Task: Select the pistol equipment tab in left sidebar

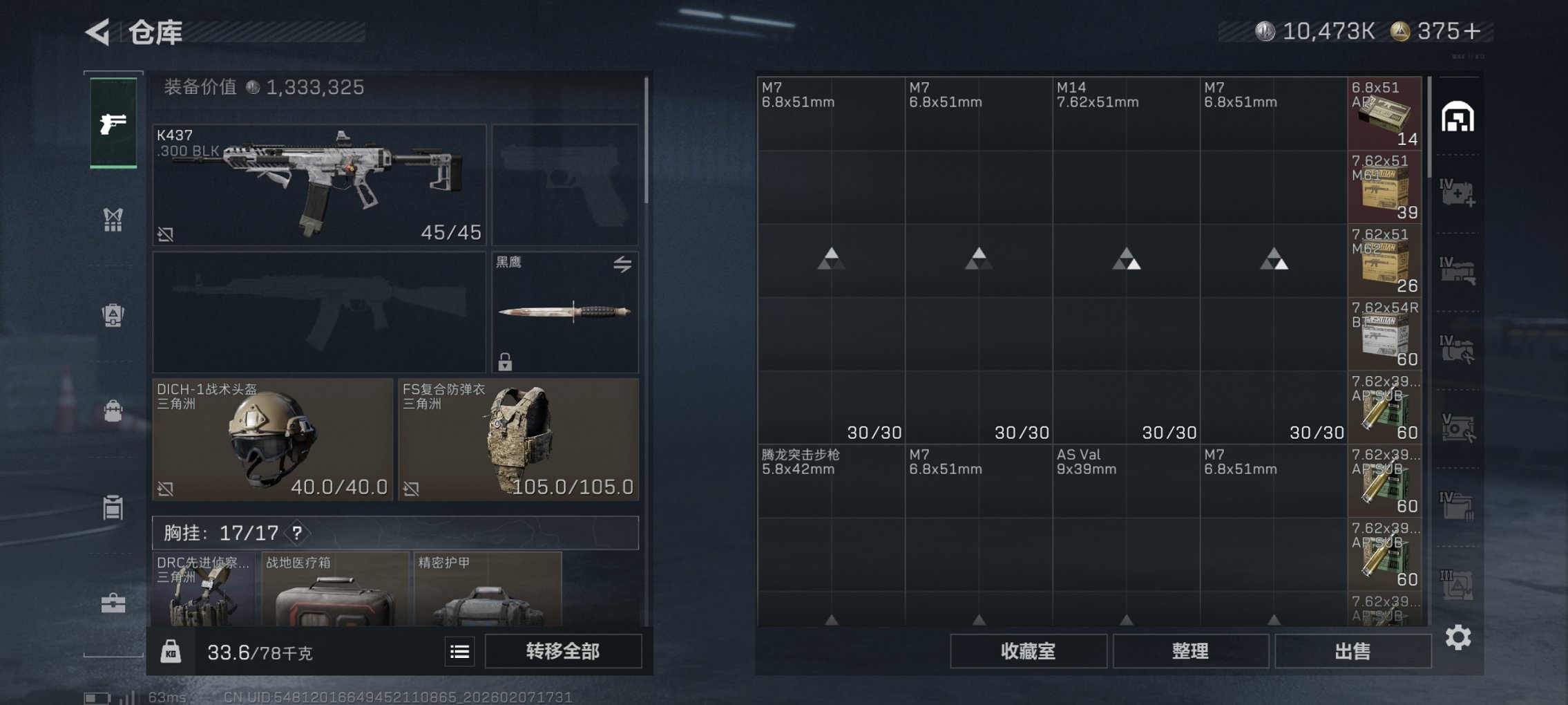Action: 113,123
